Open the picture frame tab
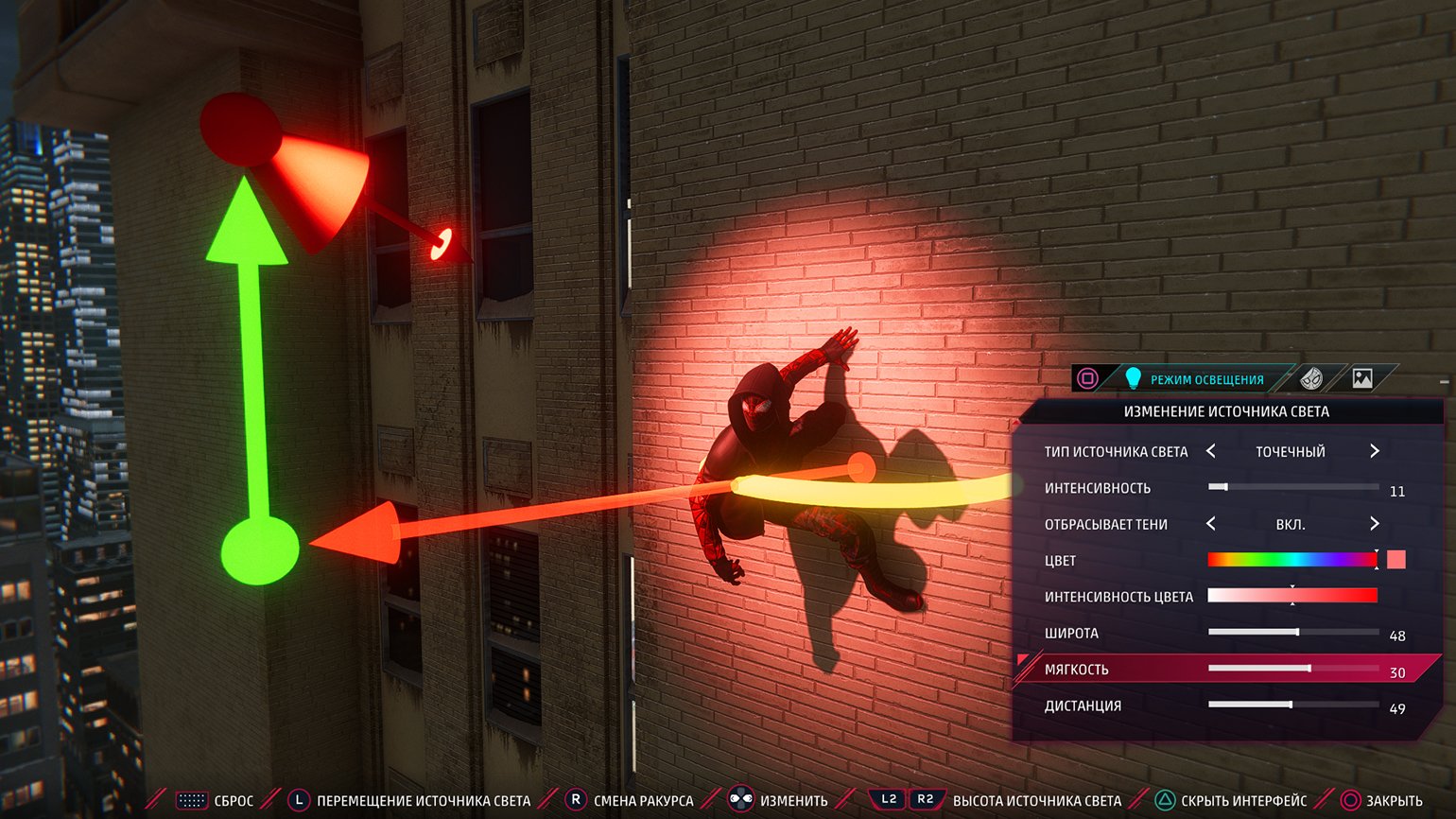Screen dimensions: 1456x819 pyautogui.click(x=1362, y=379)
